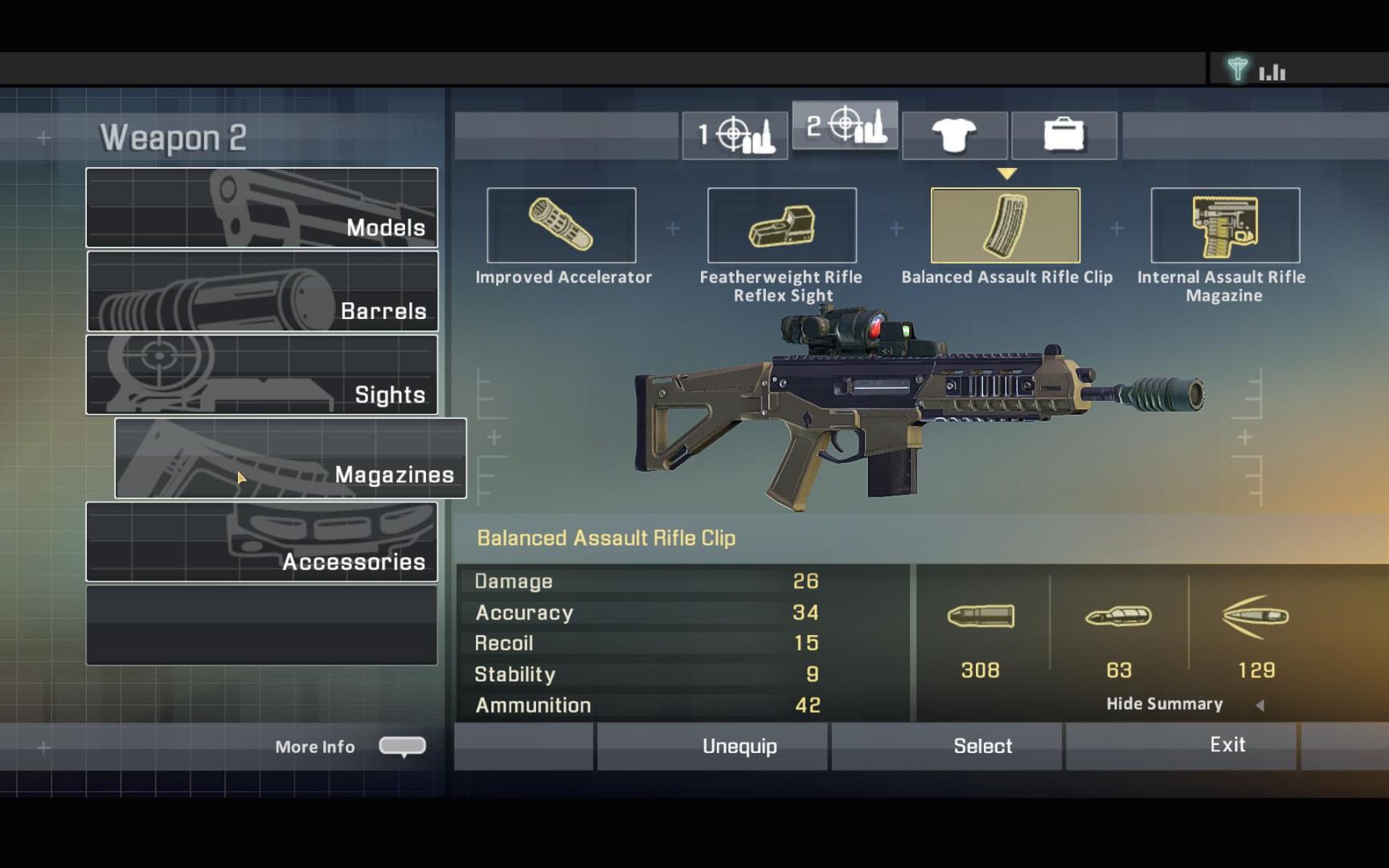Viewport: 1389px width, 868px height.
Task: Switch to the Weapon 2 tab
Action: (845, 126)
